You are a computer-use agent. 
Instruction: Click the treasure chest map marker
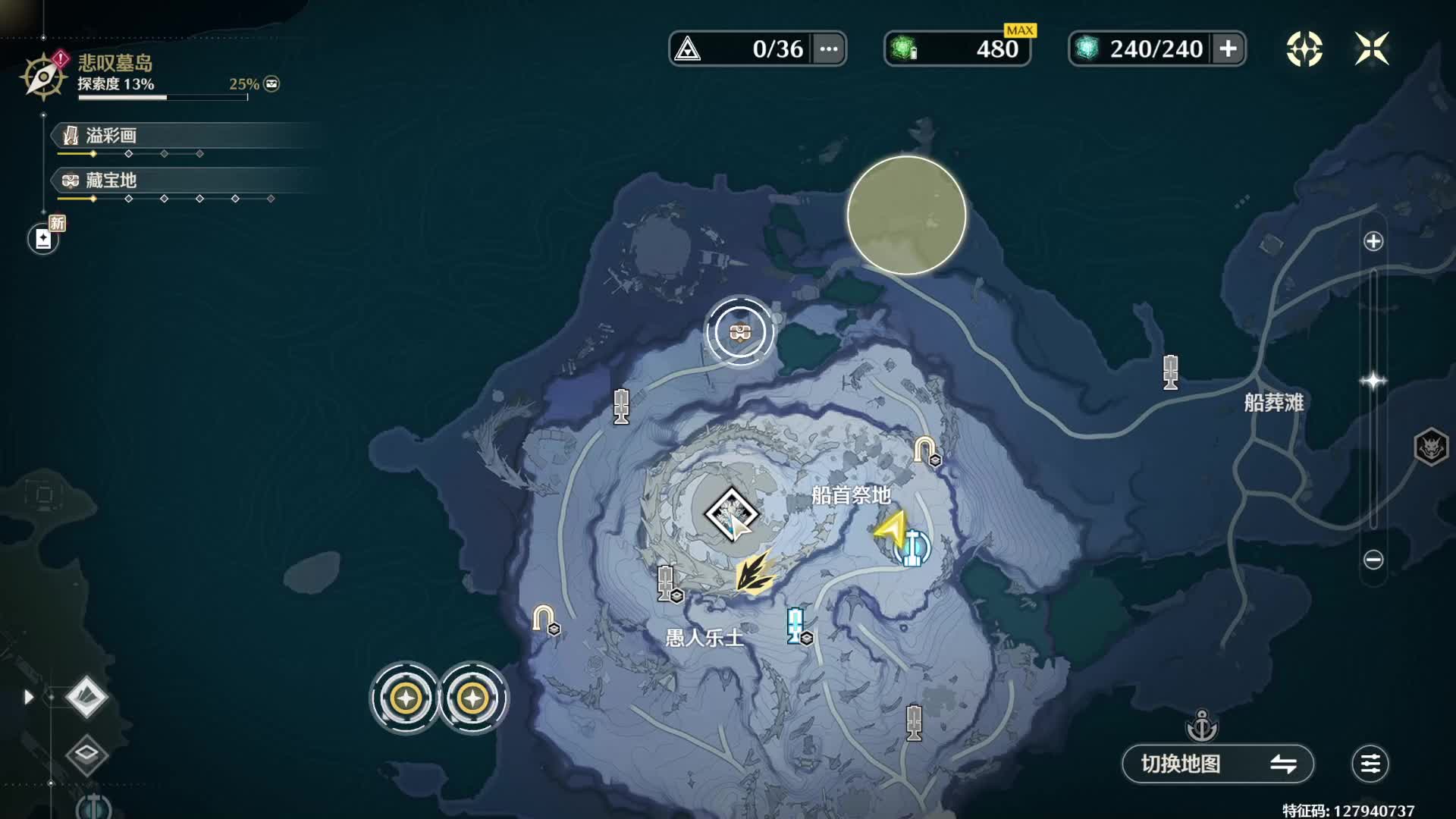pyautogui.click(x=740, y=332)
